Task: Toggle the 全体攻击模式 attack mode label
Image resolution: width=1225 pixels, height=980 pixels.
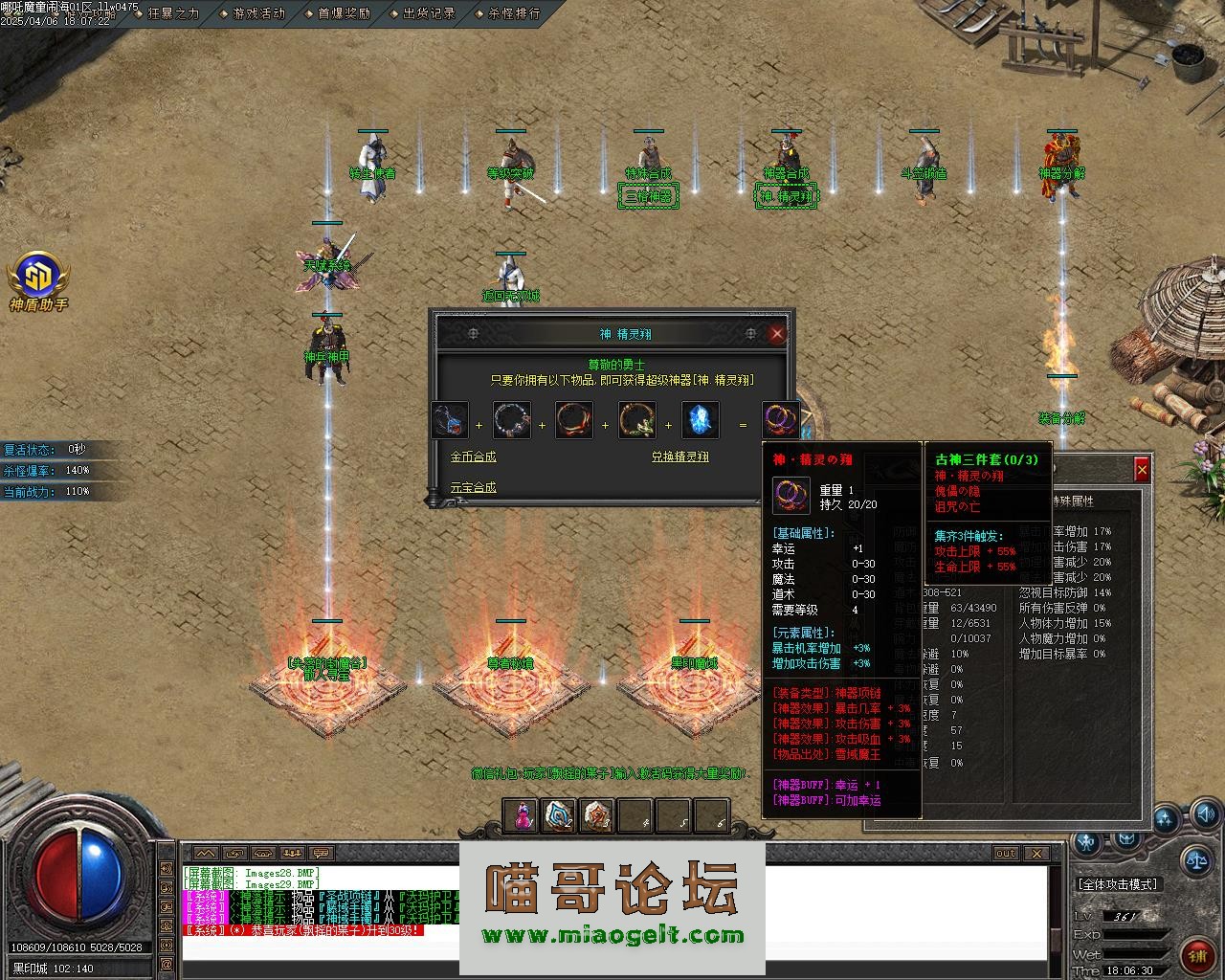Action: pyautogui.click(x=1118, y=884)
